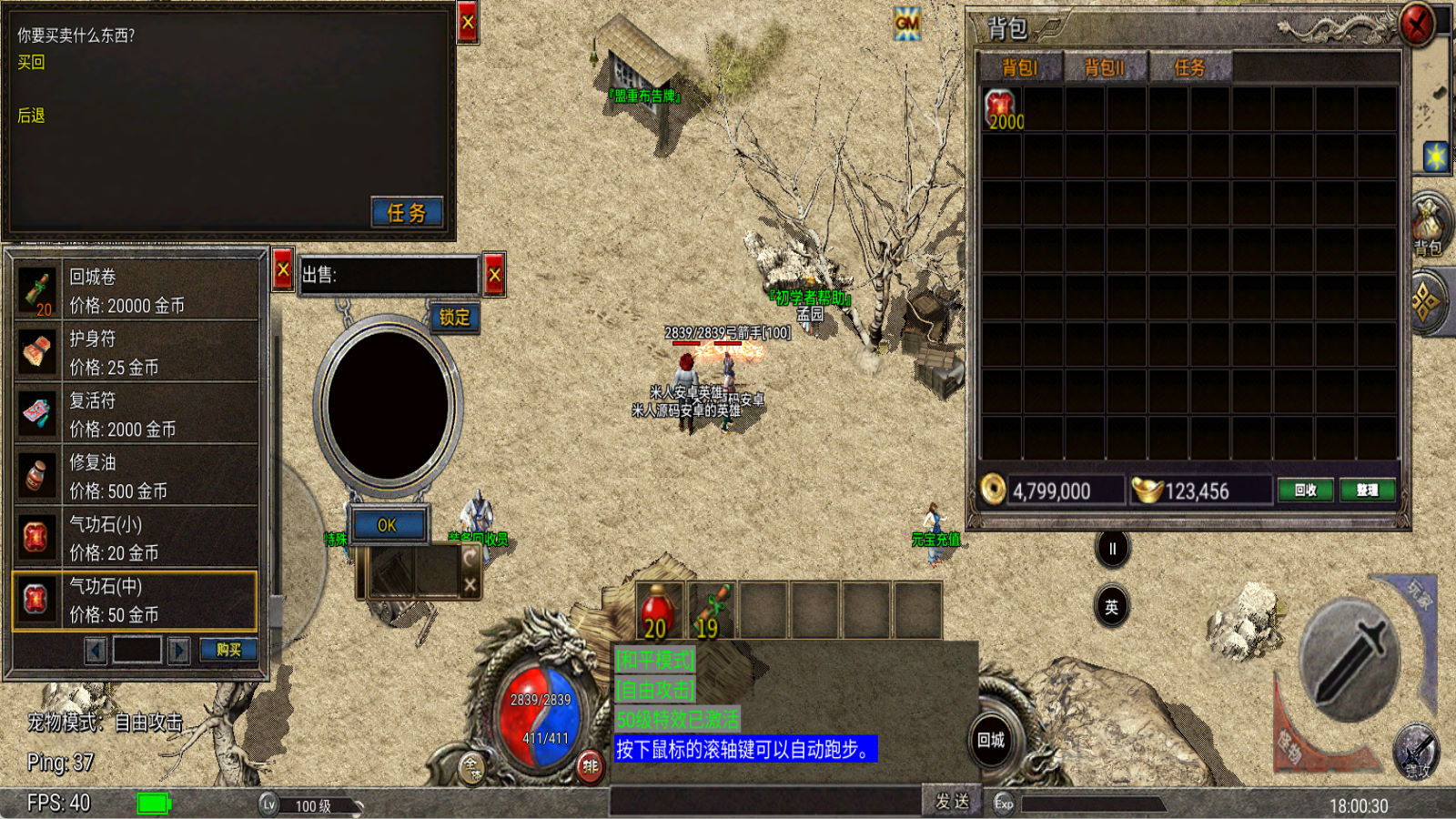Open the 任务 quest button in dialog
Image resolution: width=1456 pixels, height=819 pixels.
tap(407, 213)
